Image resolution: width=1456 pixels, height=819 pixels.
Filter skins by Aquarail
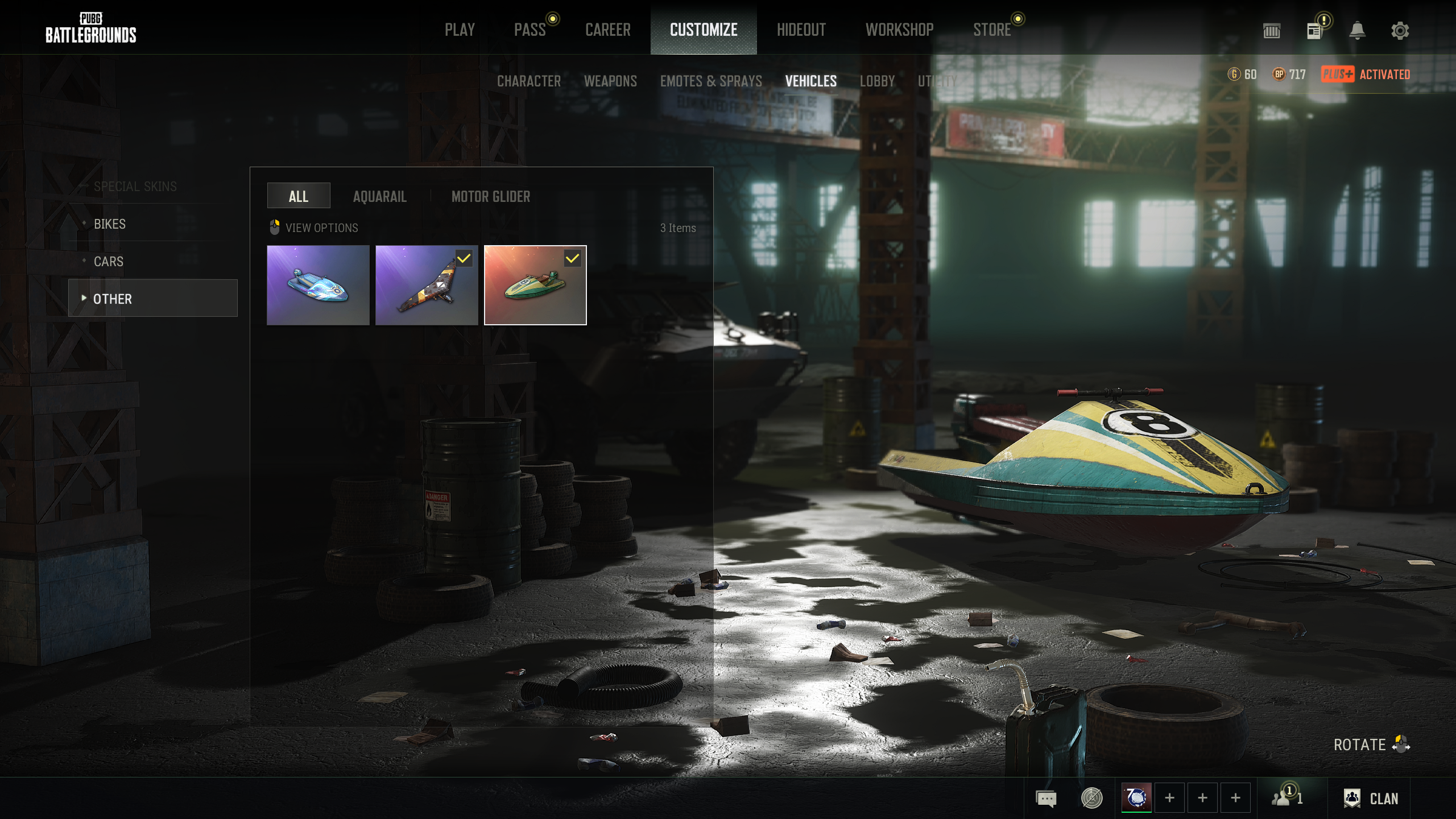[x=379, y=197]
